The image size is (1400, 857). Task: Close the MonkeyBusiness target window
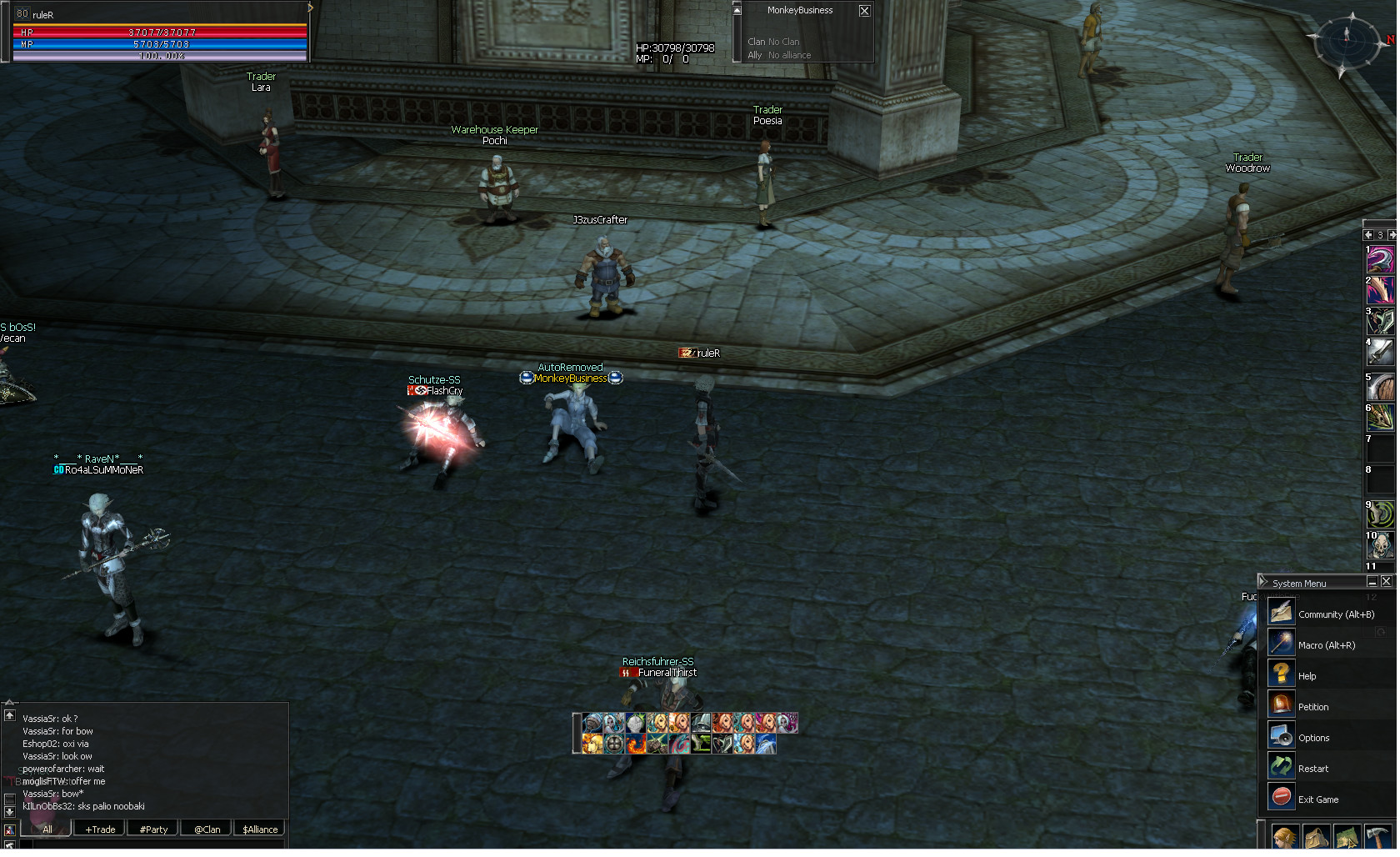[864, 11]
